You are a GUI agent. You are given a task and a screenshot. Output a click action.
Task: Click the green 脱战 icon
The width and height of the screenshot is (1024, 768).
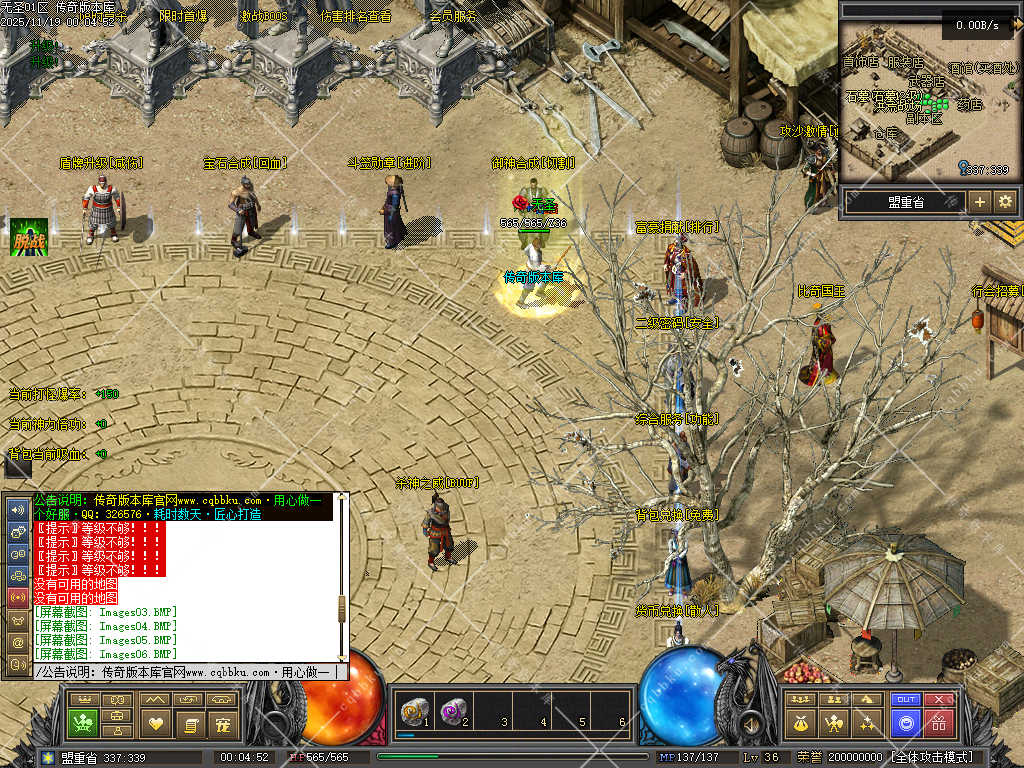click(x=29, y=237)
